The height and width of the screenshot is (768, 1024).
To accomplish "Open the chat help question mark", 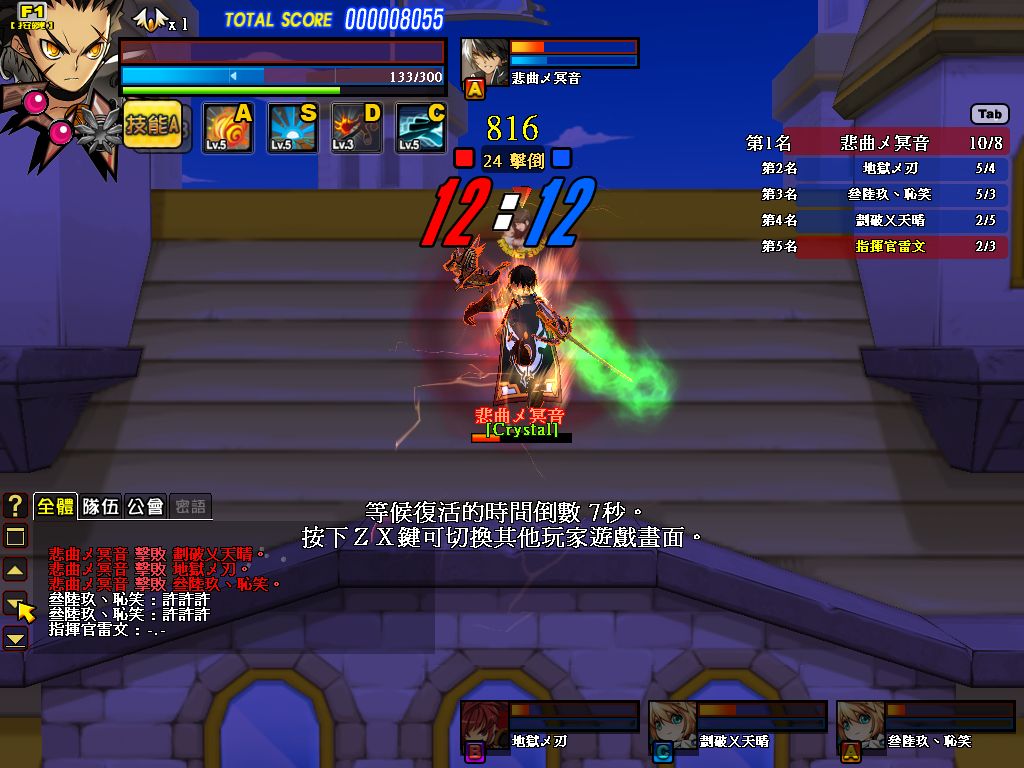I will (x=15, y=506).
